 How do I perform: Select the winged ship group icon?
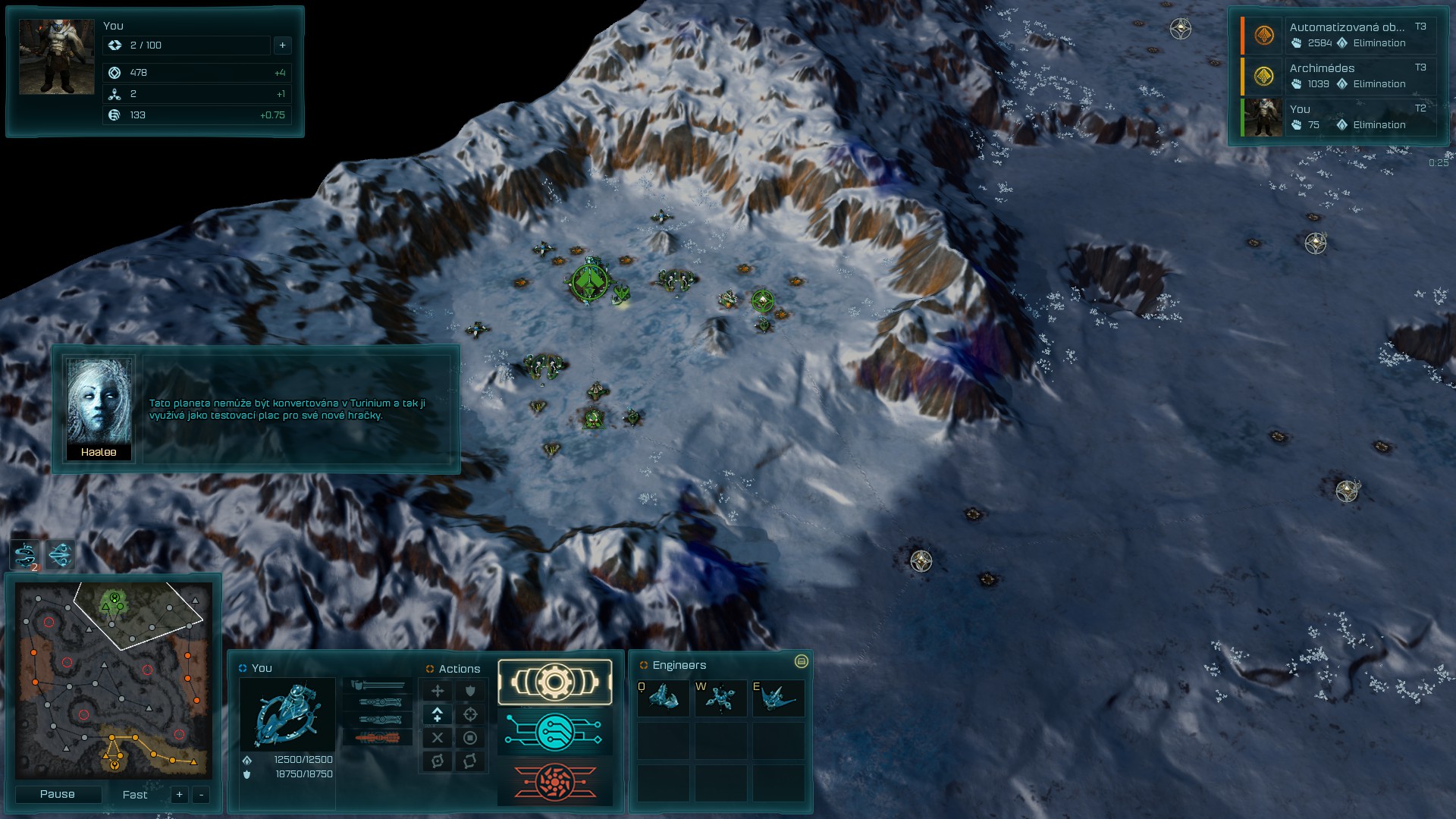(x=61, y=555)
